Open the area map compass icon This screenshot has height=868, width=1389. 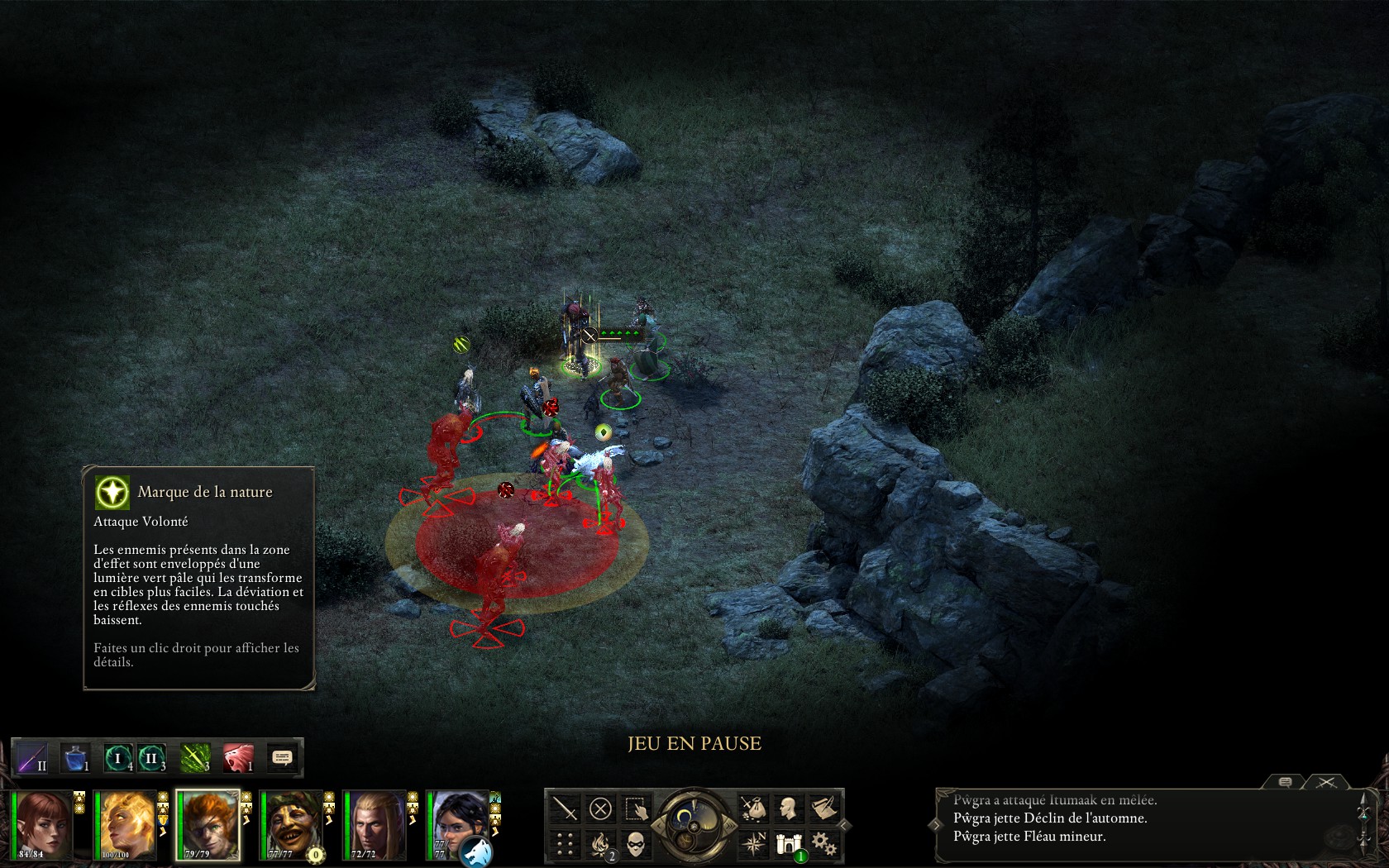point(752,844)
